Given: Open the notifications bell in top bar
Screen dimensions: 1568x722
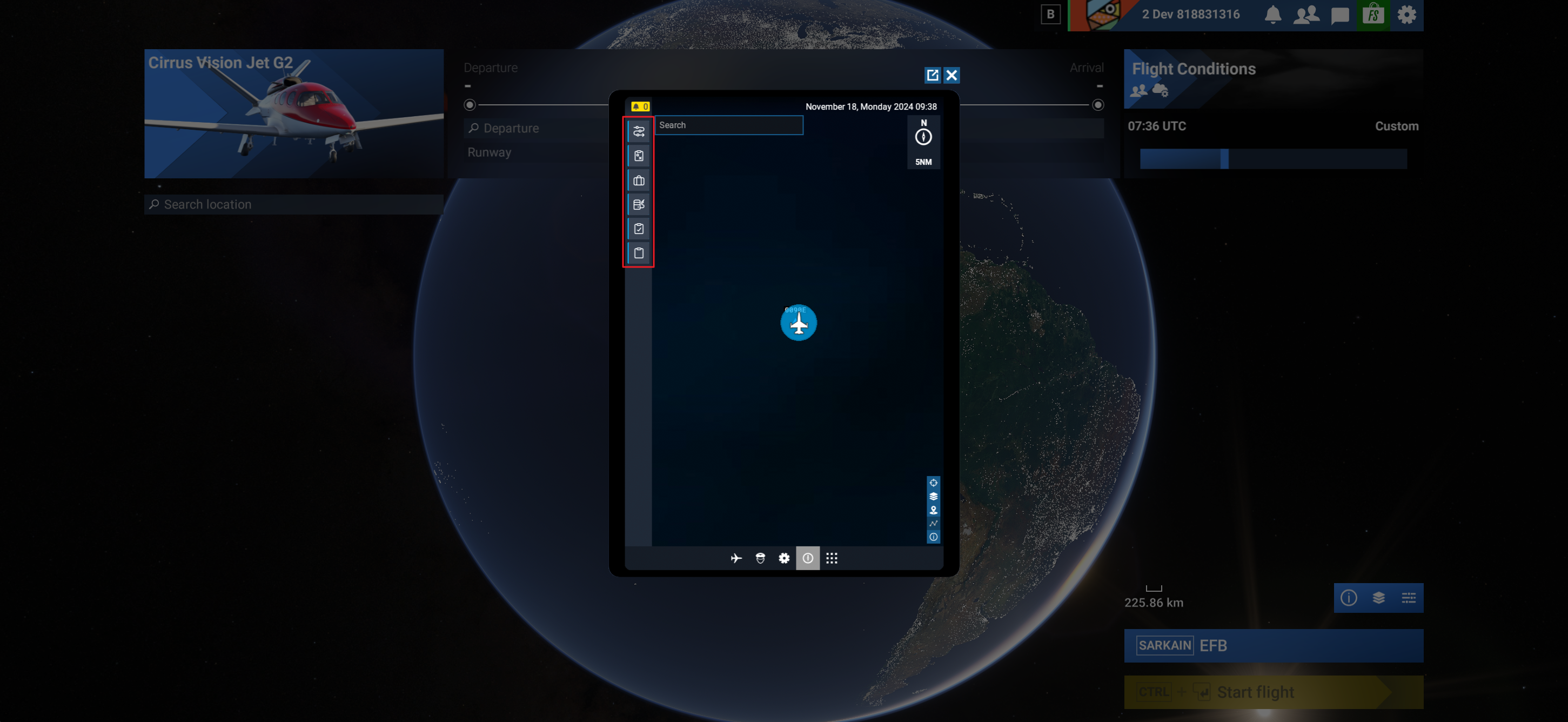Looking at the screenshot, I should [x=1272, y=15].
